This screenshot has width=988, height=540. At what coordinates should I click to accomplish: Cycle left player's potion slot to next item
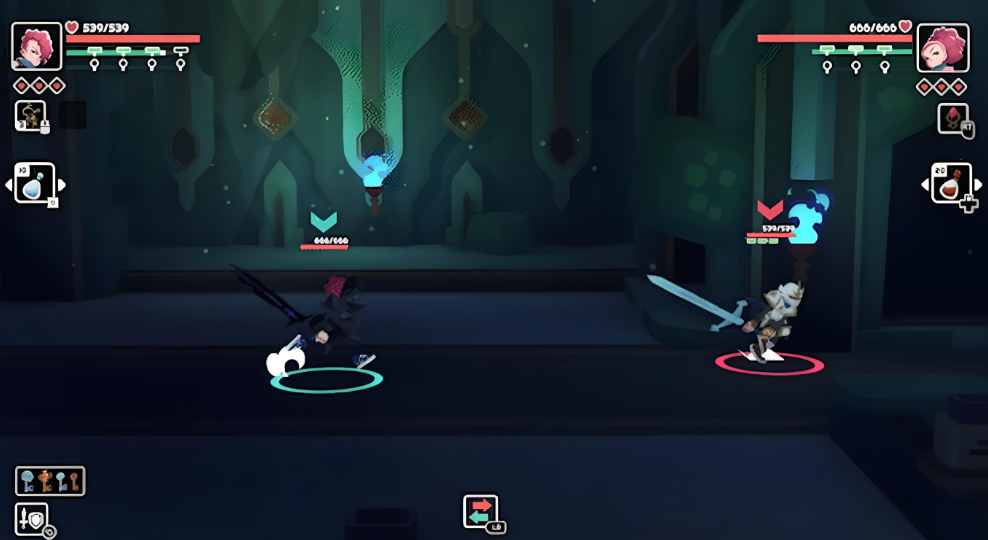pos(61,185)
